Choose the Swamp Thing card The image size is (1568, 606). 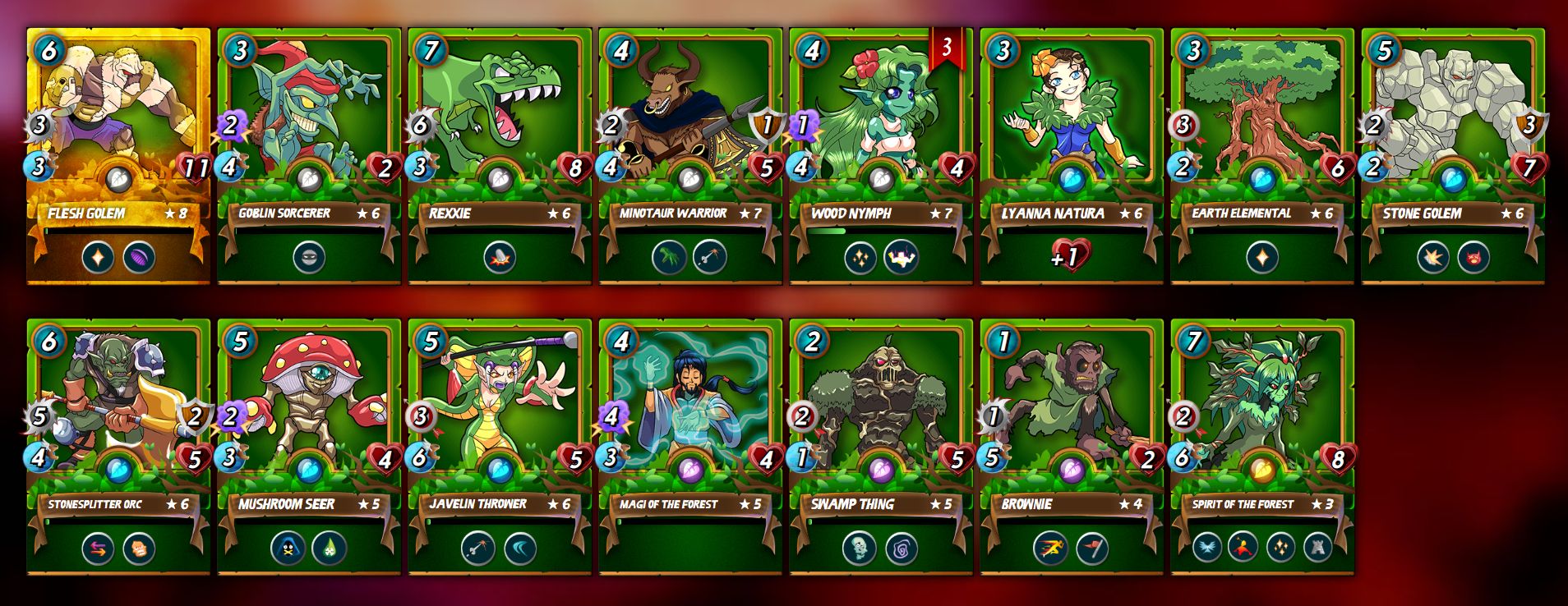click(881, 447)
